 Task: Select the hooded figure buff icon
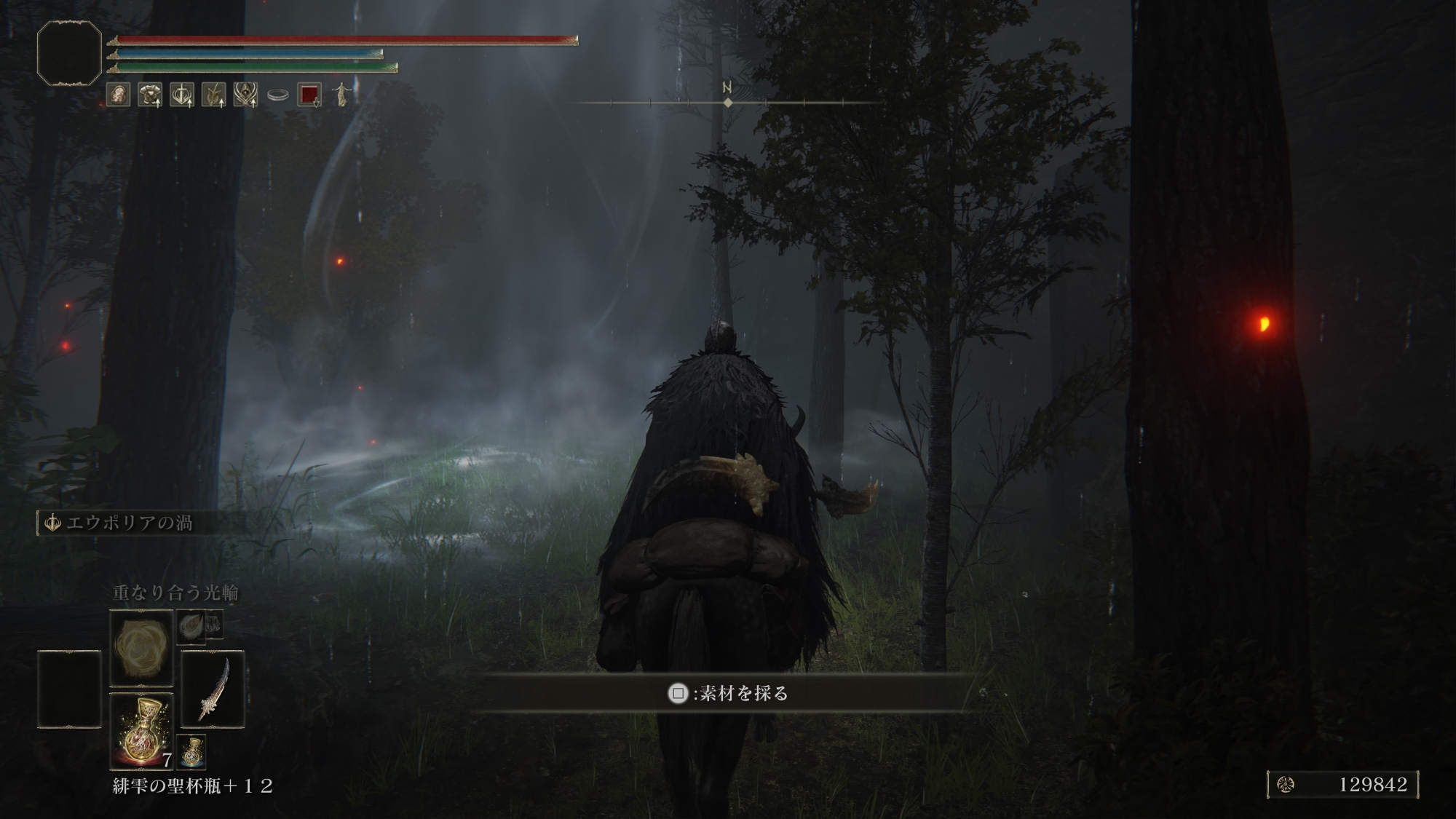click(245, 95)
